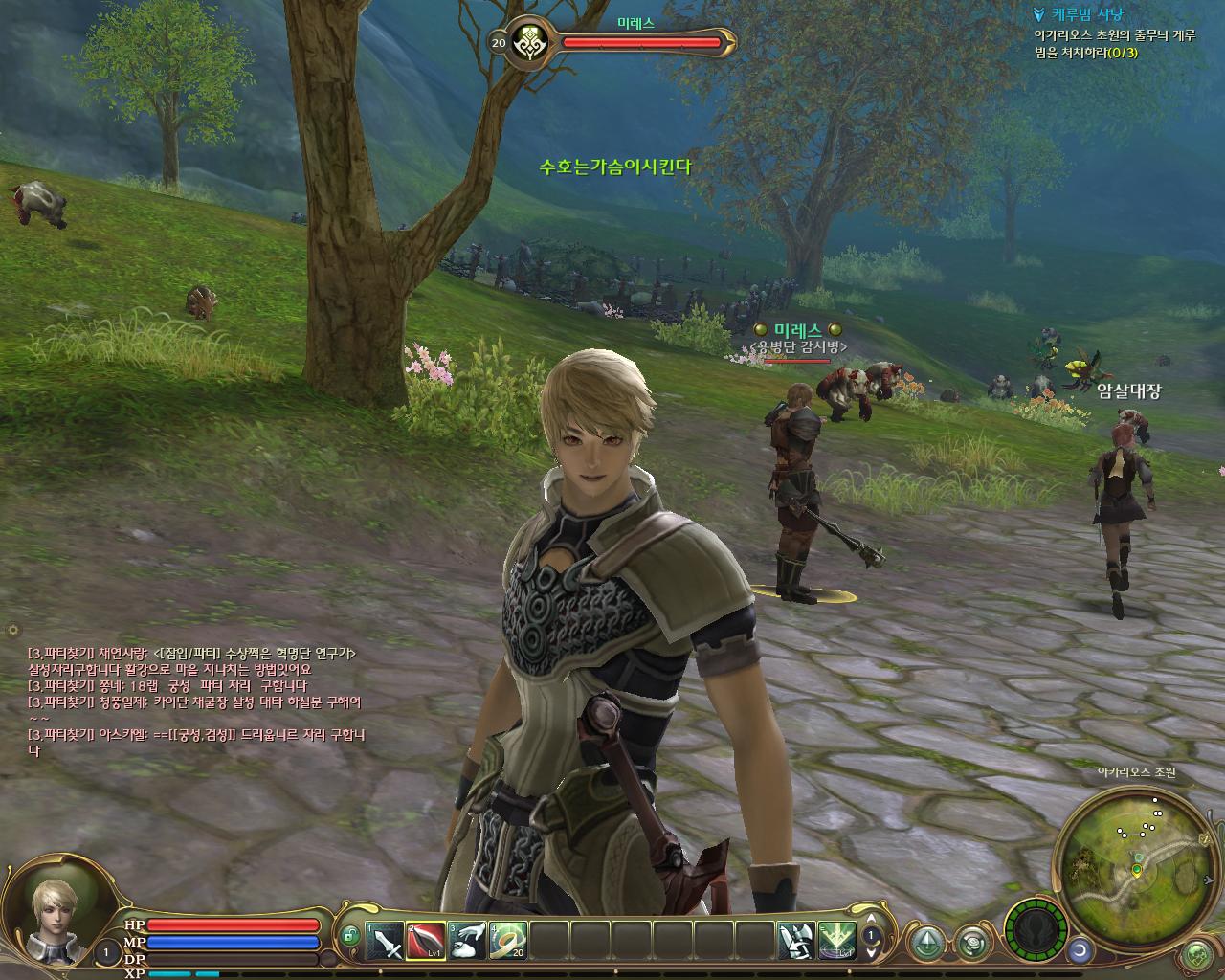Select the 미레스 target frame emblem
Viewport: 1225px width, 980px height.
526,43
